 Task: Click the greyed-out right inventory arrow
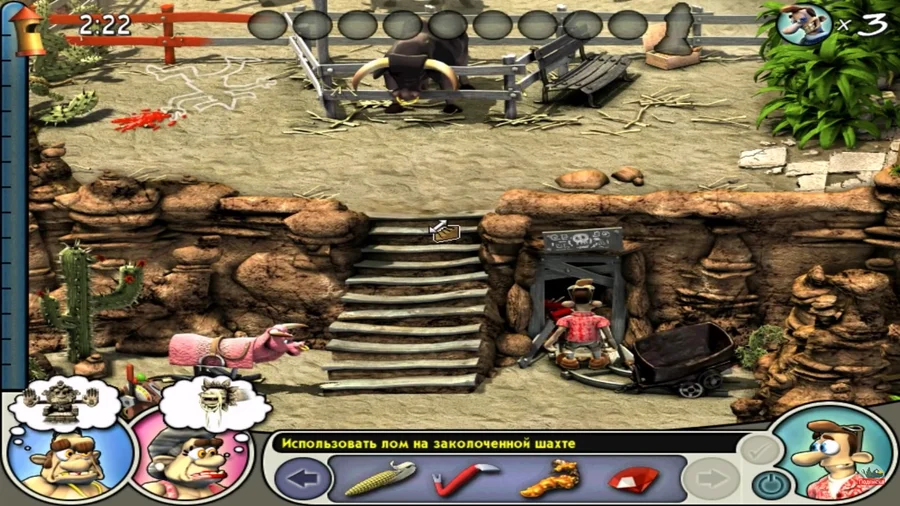710,479
